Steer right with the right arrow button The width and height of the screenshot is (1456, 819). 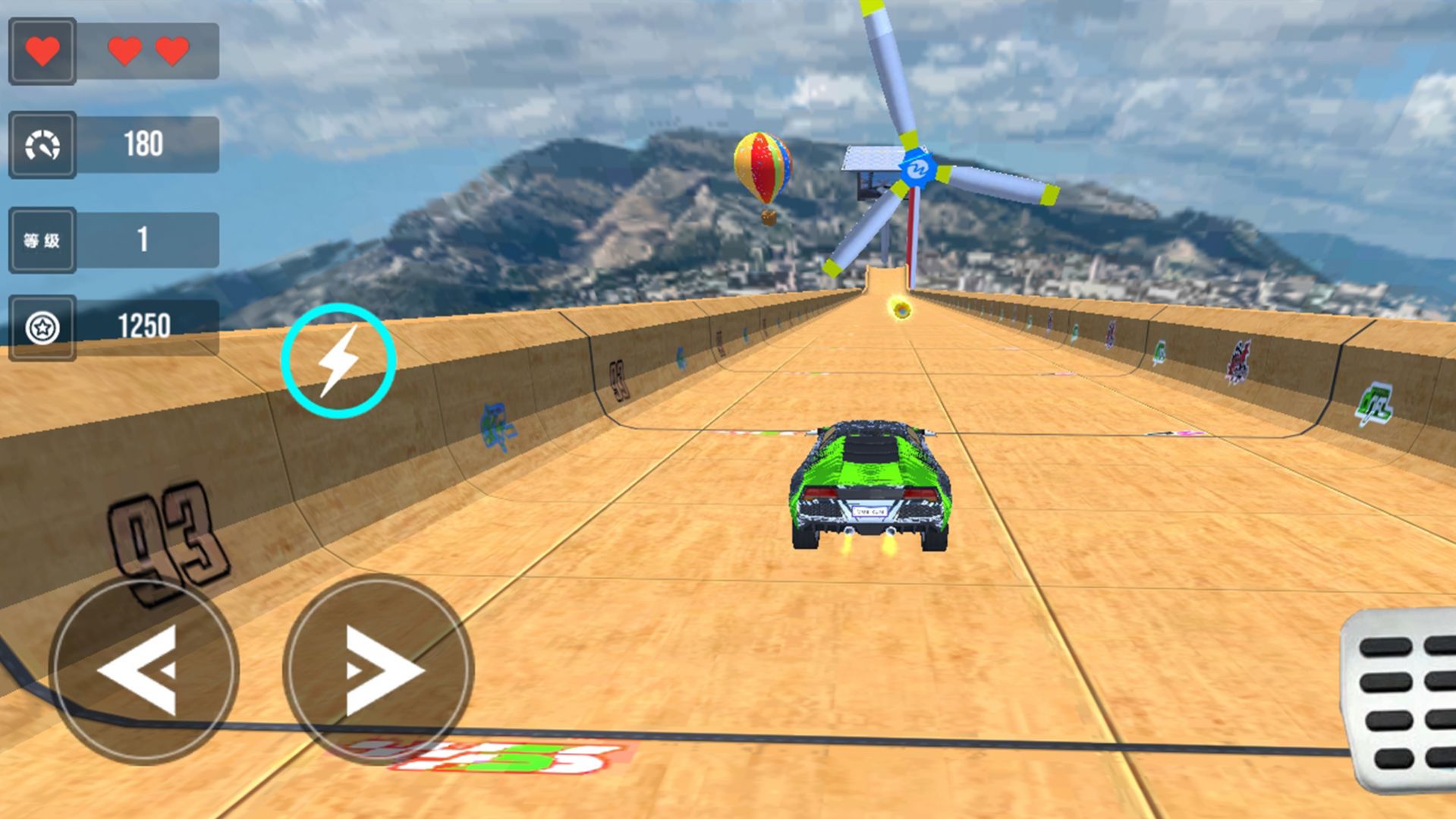(x=379, y=670)
